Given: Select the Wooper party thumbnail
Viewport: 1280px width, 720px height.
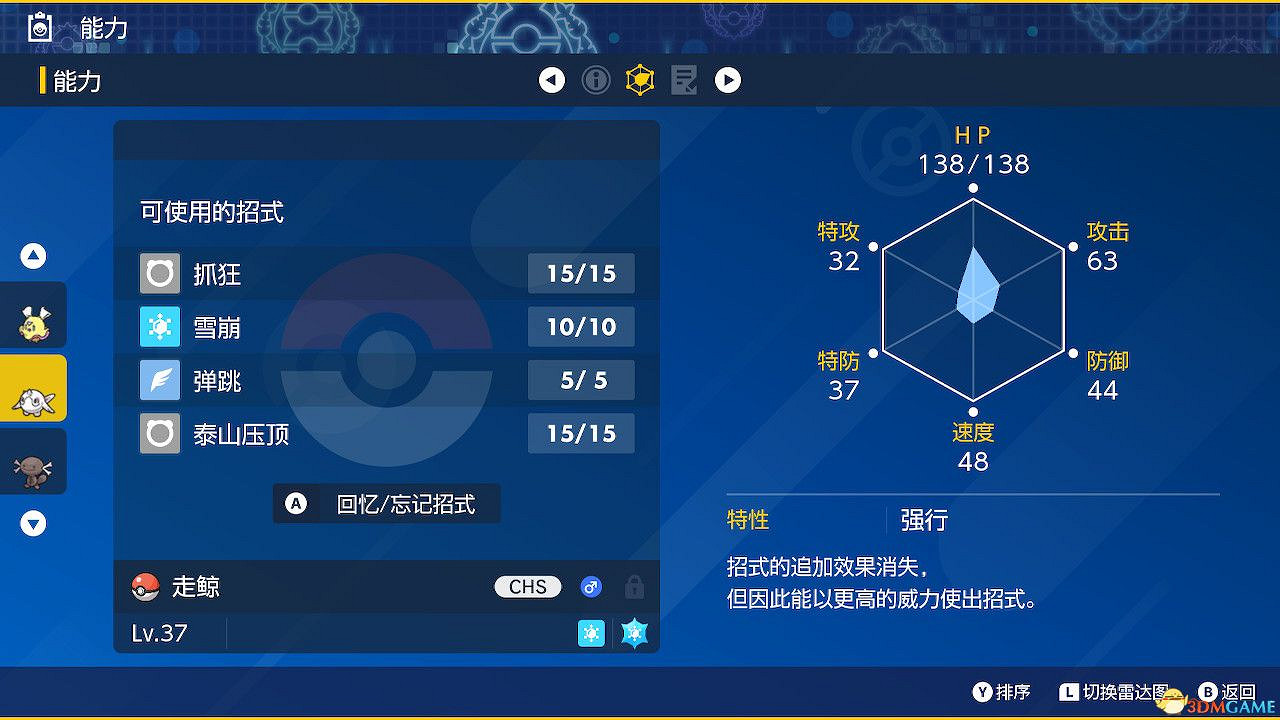Looking at the screenshot, I should [33, 461].
